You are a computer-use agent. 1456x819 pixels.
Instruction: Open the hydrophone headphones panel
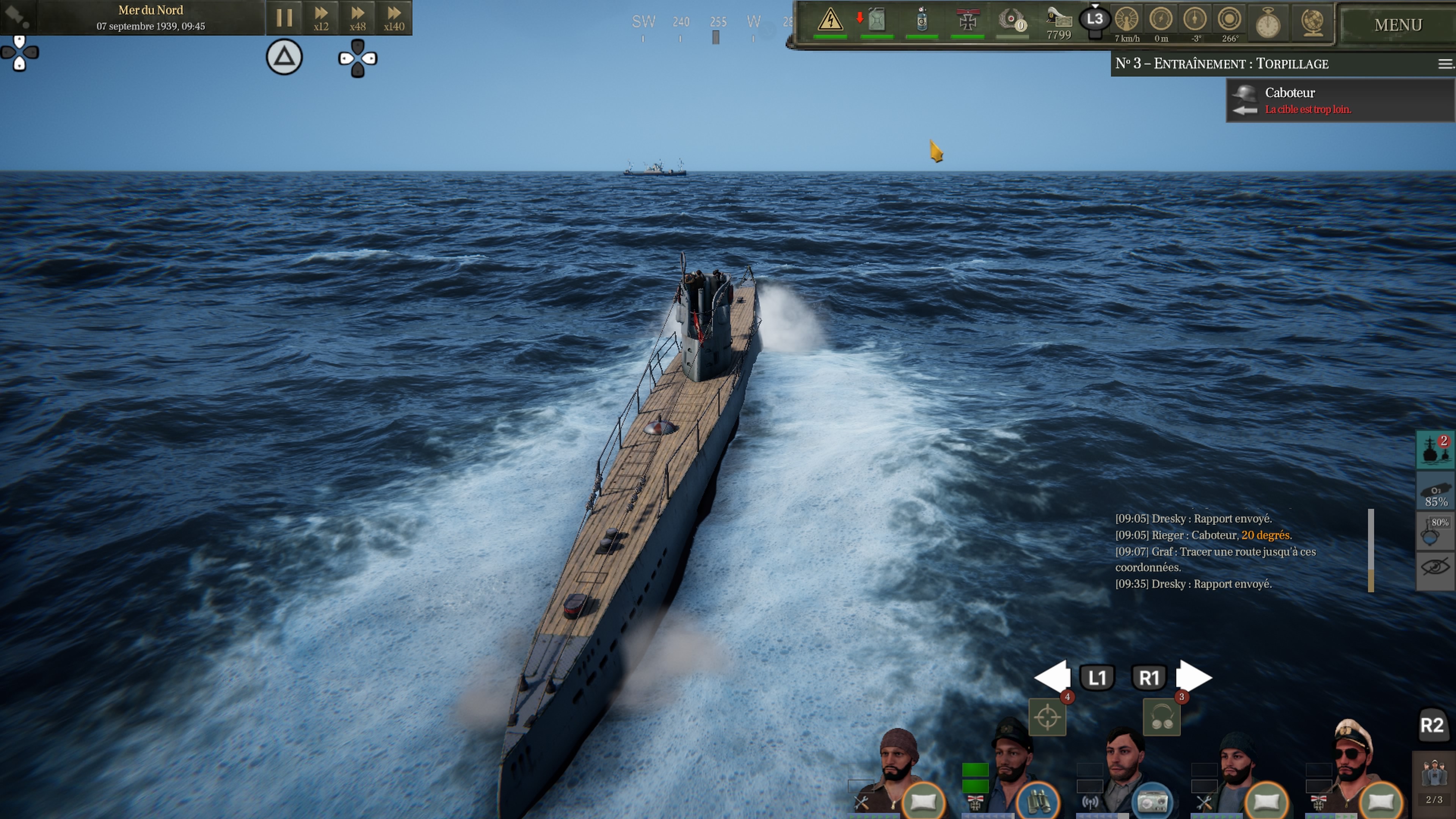pyautogui.click(x=1161, y=717)
